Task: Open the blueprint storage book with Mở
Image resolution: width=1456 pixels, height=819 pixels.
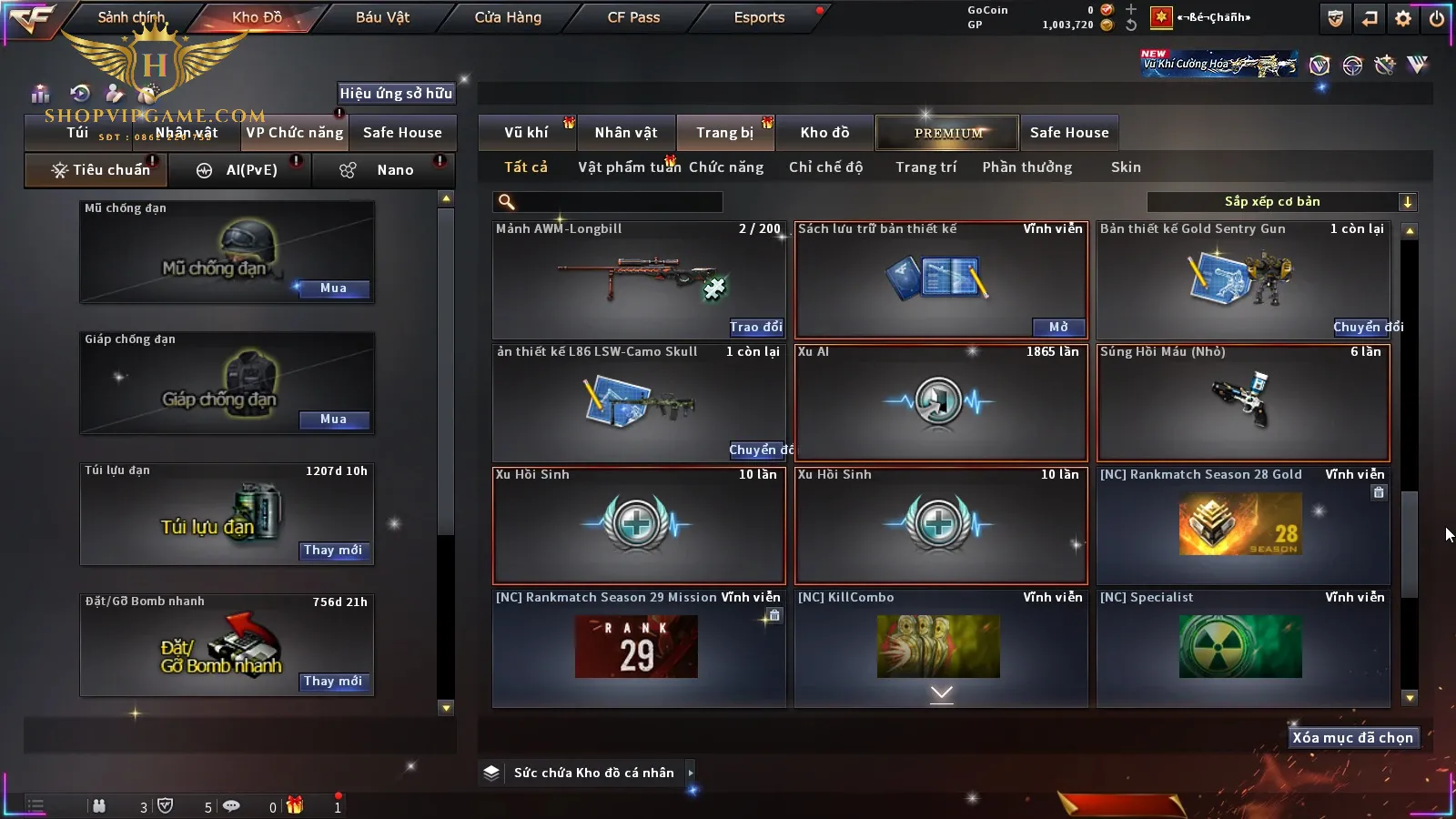Action: pos(1058,327)
